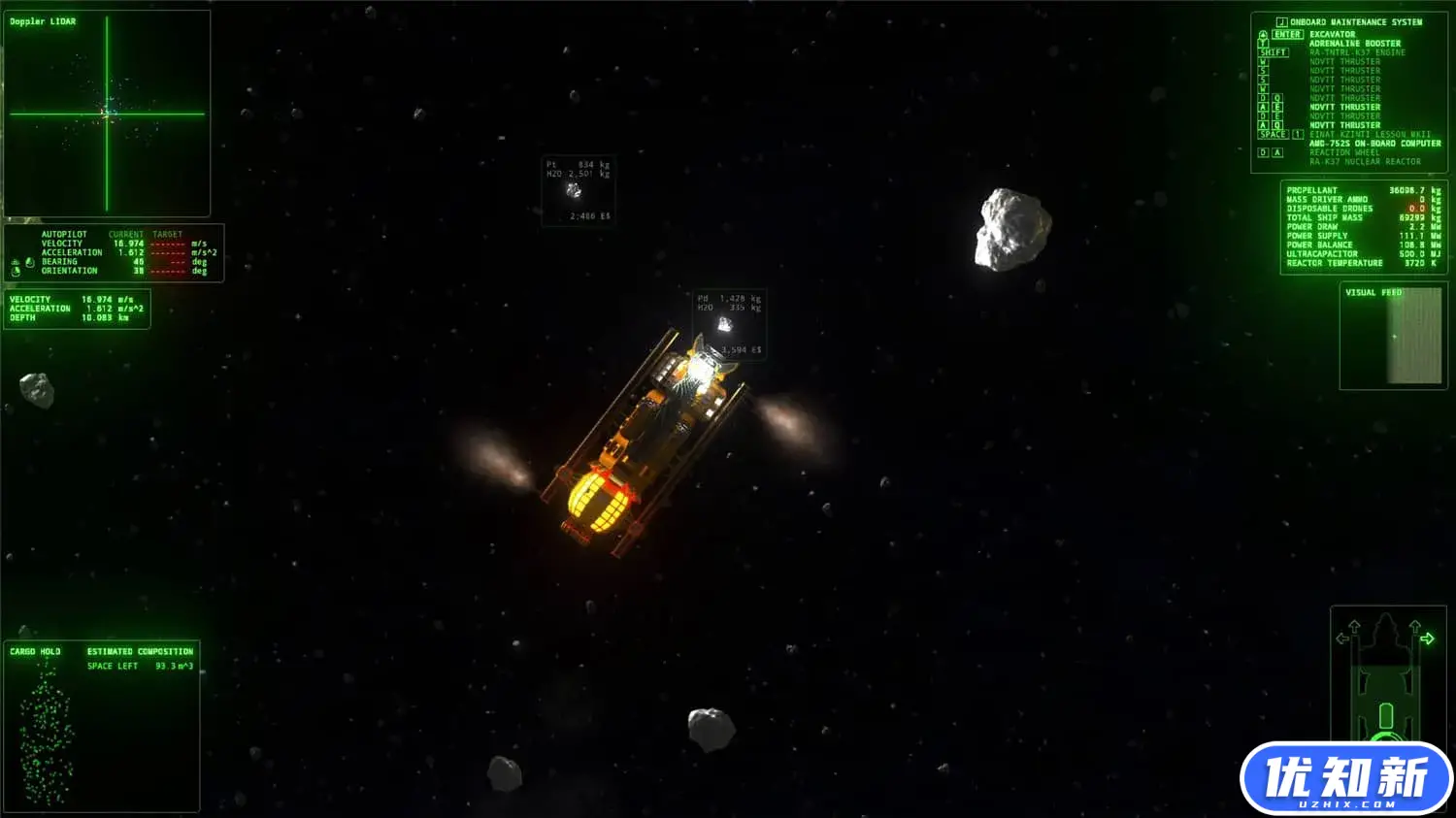The width and height of the screenshot is (1456, 818).
Task: Click the J key icon on Onboard Maintenance System
Action: [x=1282, y=22]
